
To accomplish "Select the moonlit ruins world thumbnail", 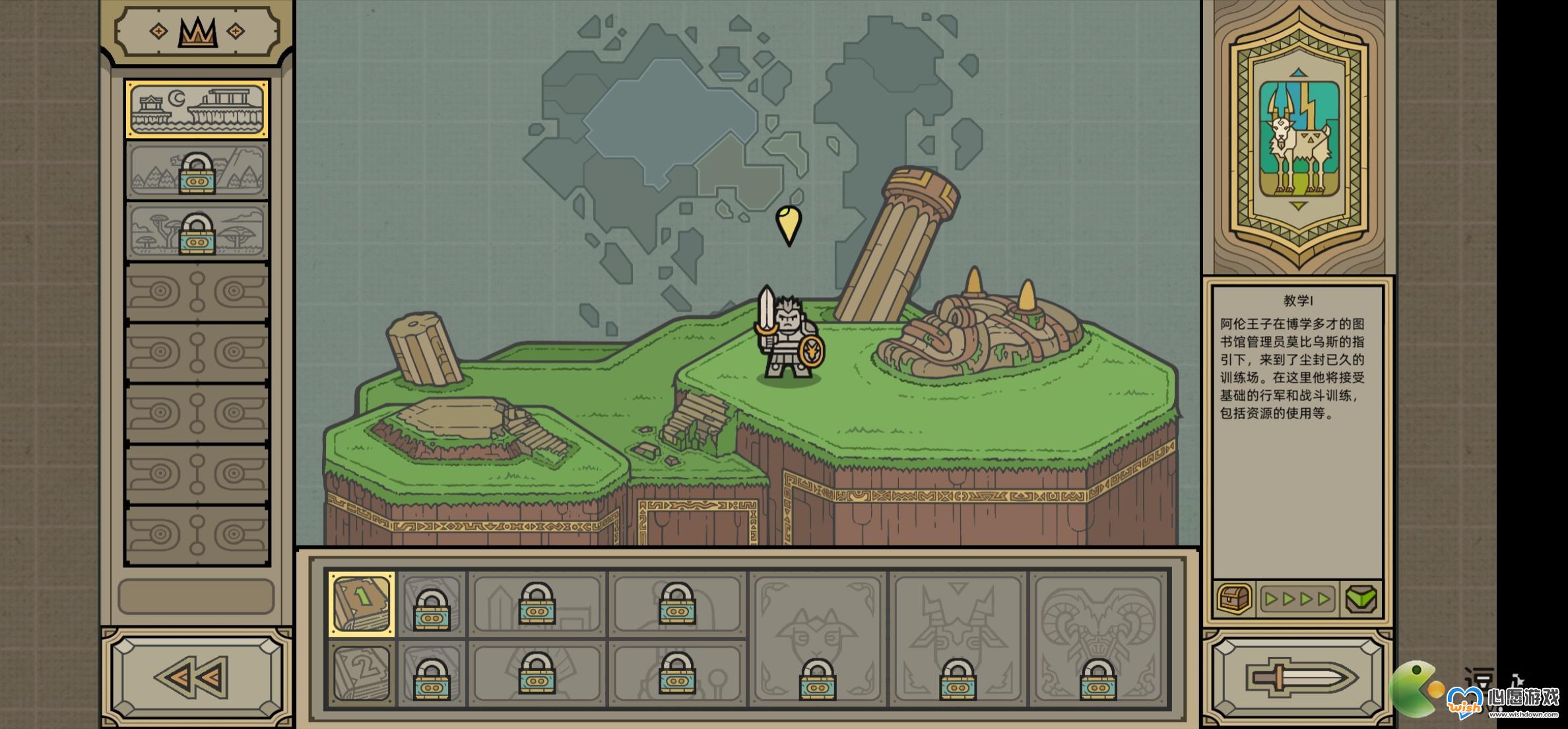I will pyautogui.click(x=197, y=109).
